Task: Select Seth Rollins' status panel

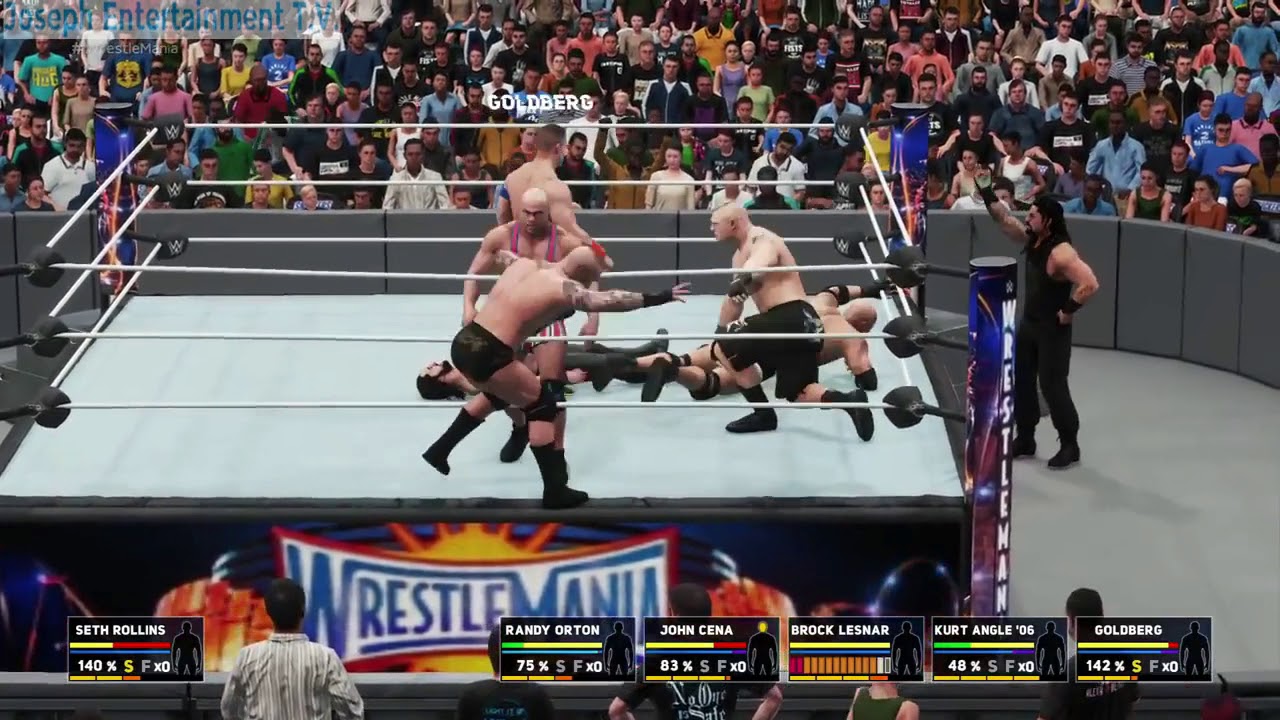Action: [136, 649]
